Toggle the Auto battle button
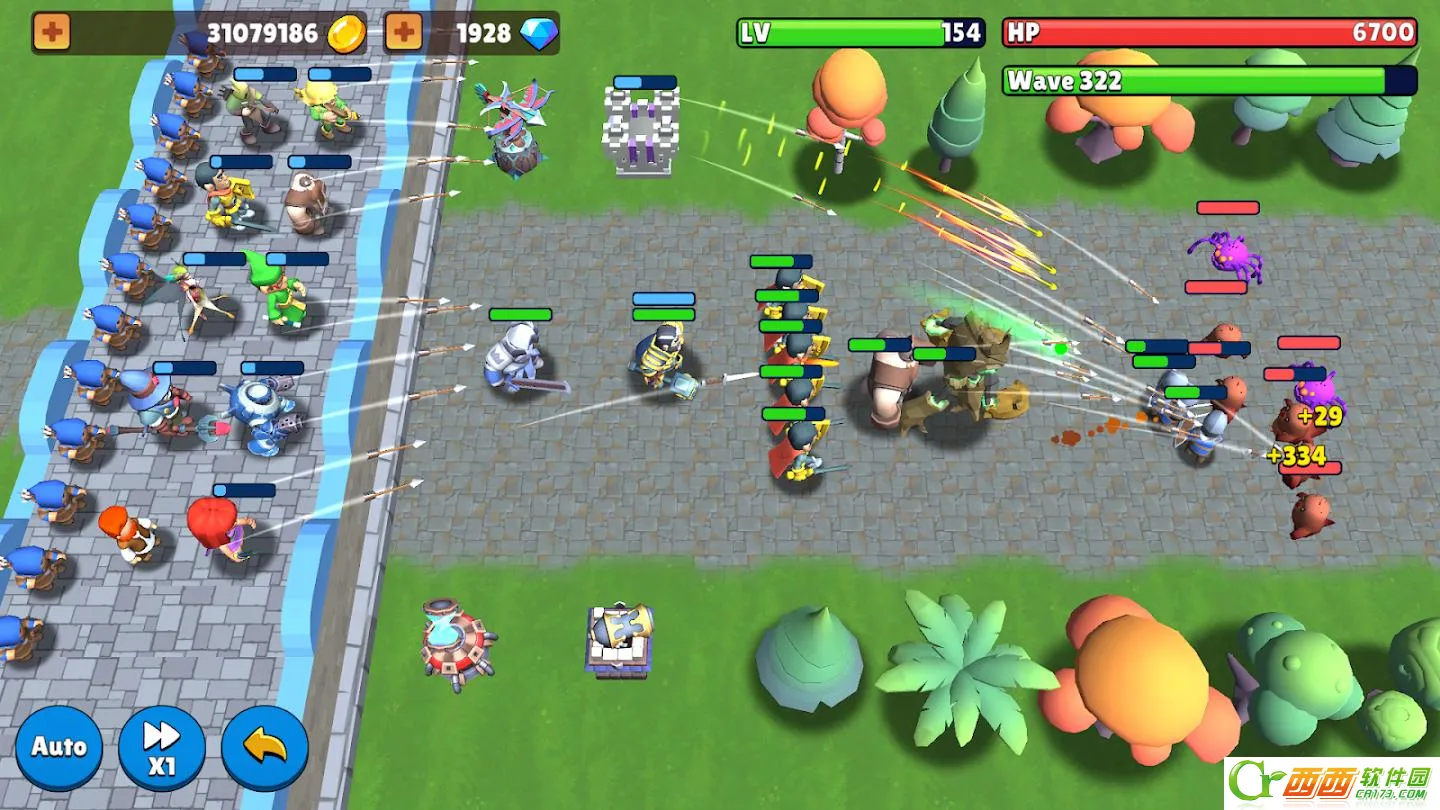This screenshot has height=810, width=1440. click(59, 748)
